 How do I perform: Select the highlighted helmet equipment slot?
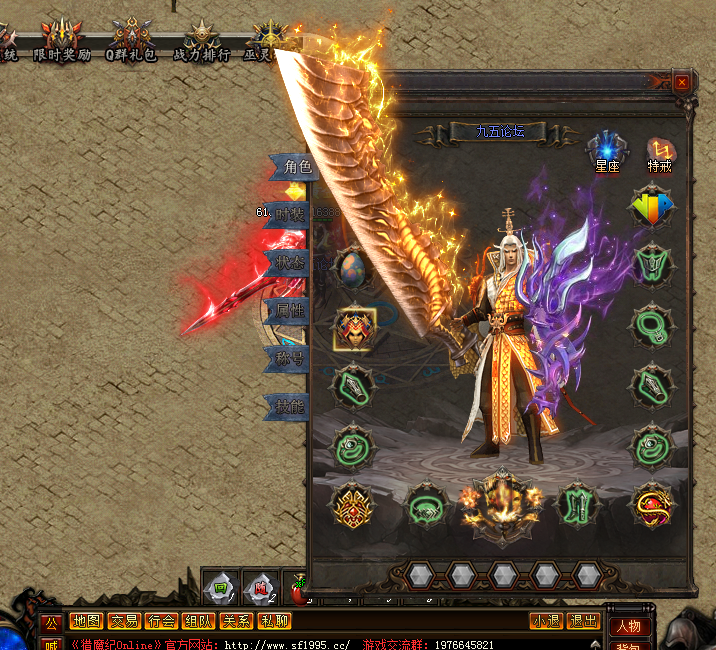pyautogui.click(x=354, y=328)
